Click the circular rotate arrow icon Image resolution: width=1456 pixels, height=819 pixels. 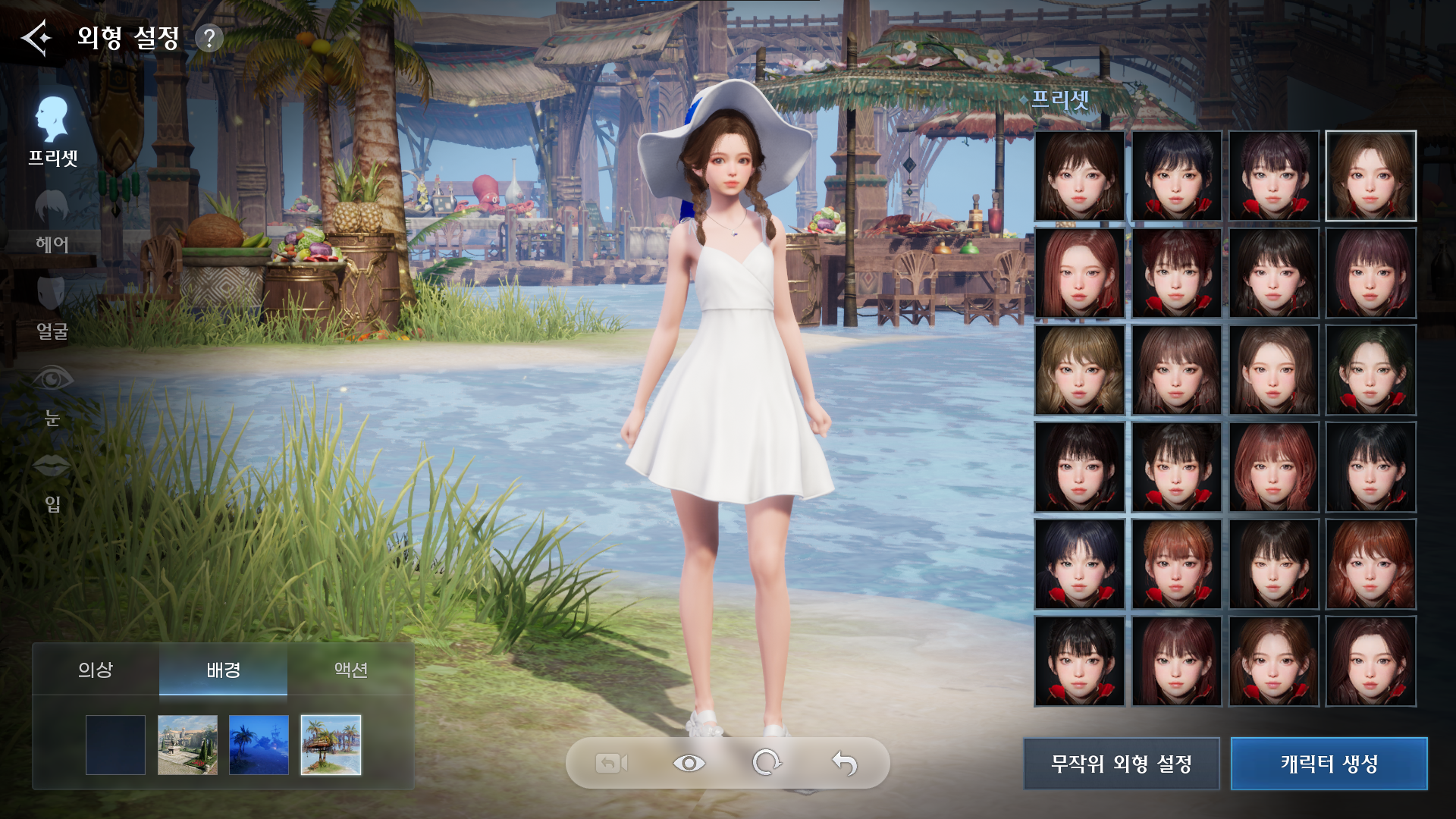pos(767,763)
